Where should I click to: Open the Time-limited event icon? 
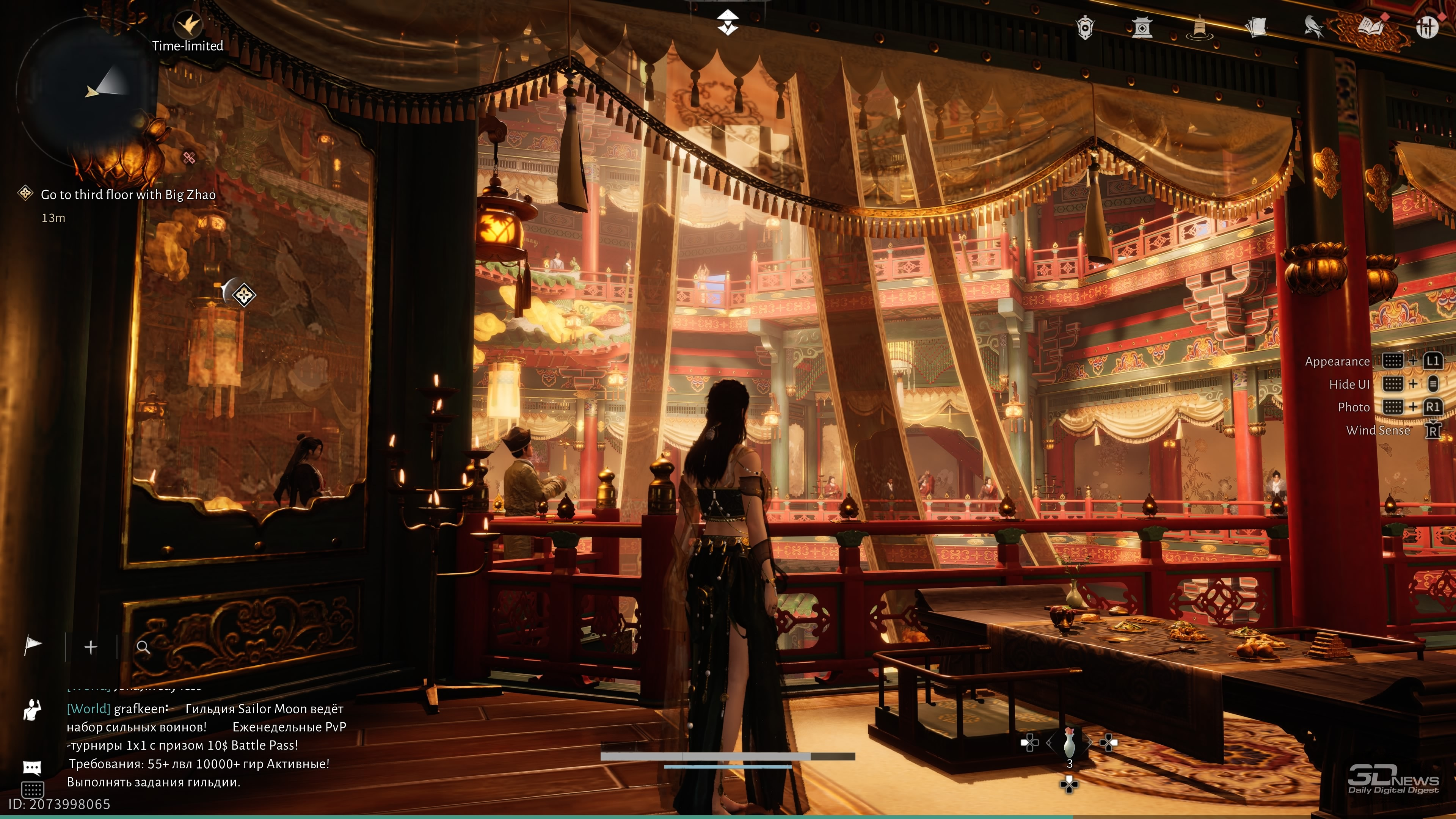pyautogui.click(x=188, y=25)
